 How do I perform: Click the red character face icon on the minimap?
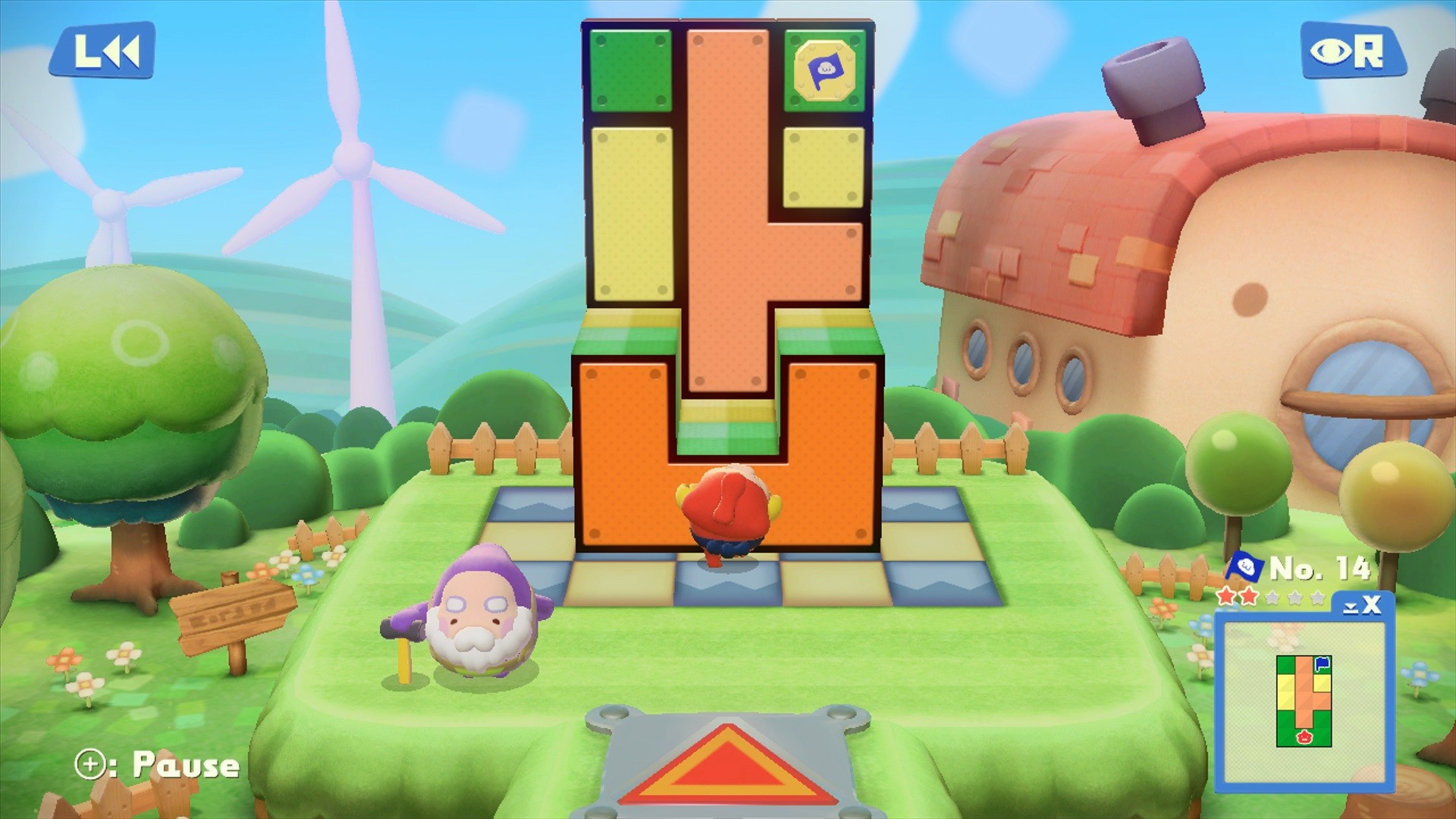coord(1304,736)
